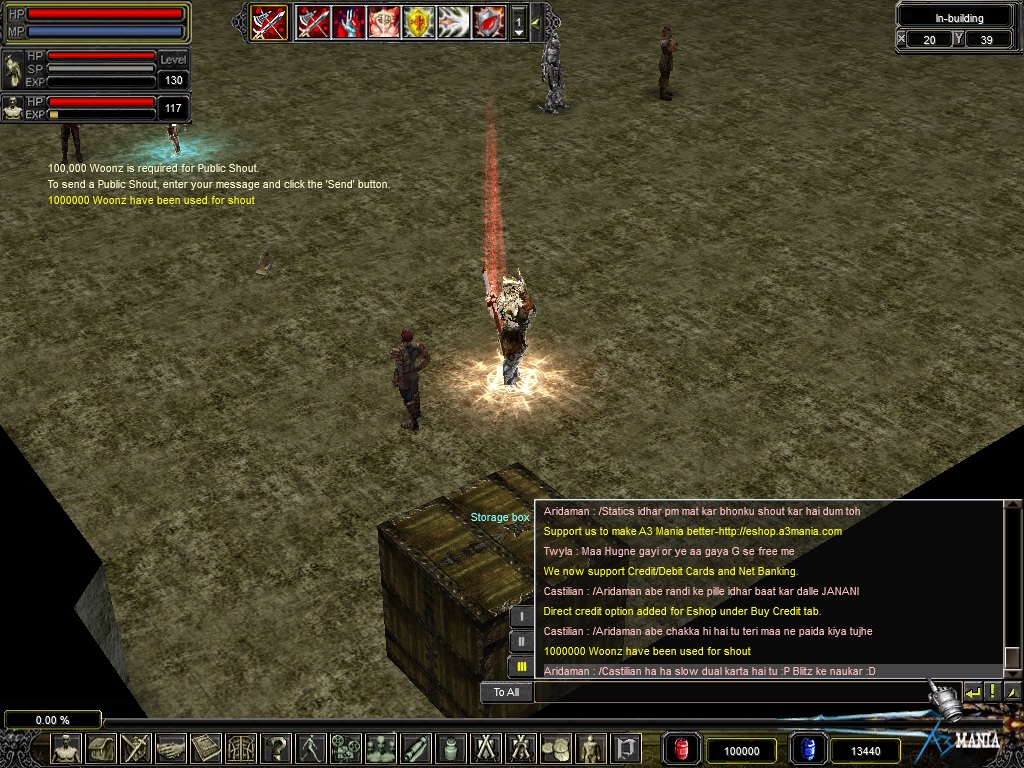Set chat window size to III

pyautogui.click(x=521, y=667)
